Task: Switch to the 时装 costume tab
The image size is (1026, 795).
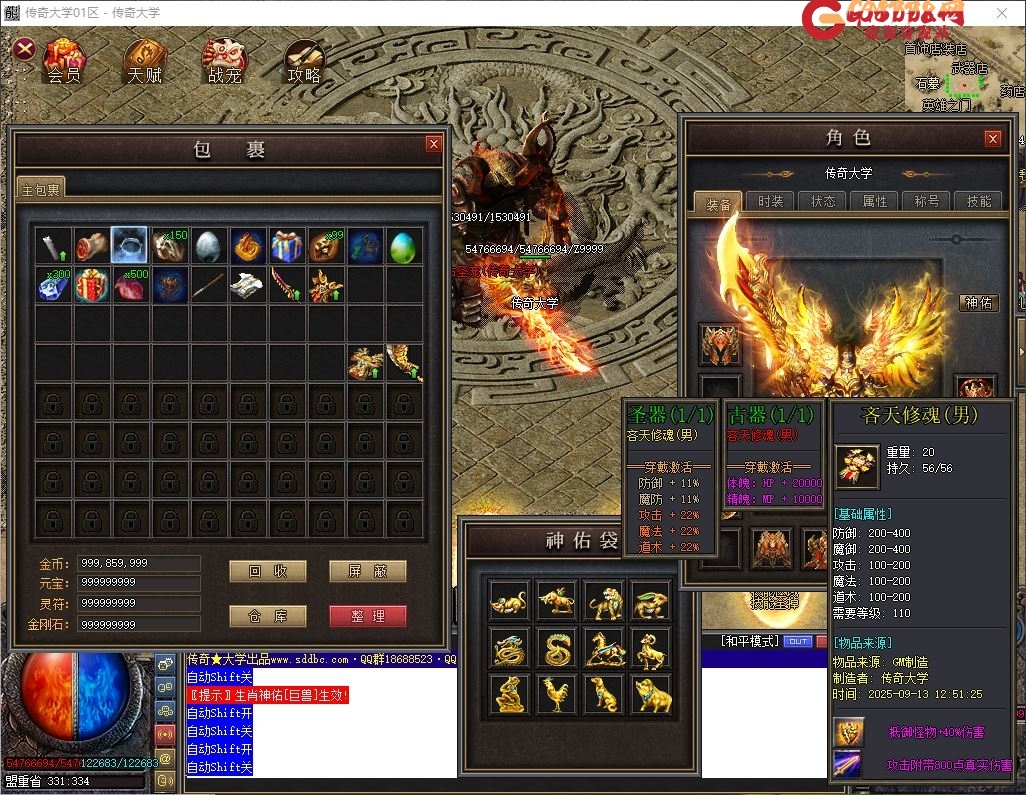Action: click(770, 201)
